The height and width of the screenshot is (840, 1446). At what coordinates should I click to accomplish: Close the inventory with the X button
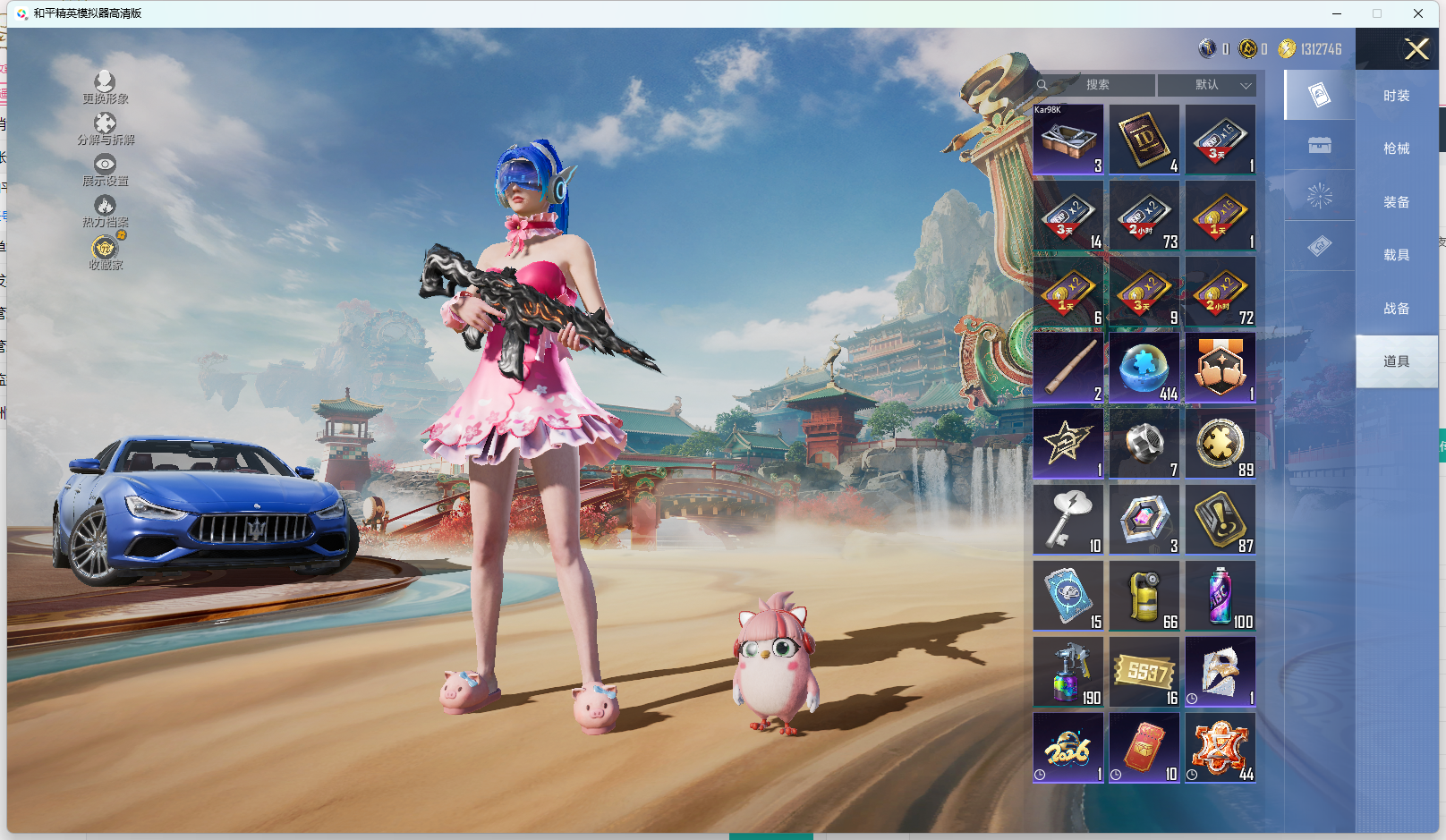pyautogui.click(x=1416, y=49)
